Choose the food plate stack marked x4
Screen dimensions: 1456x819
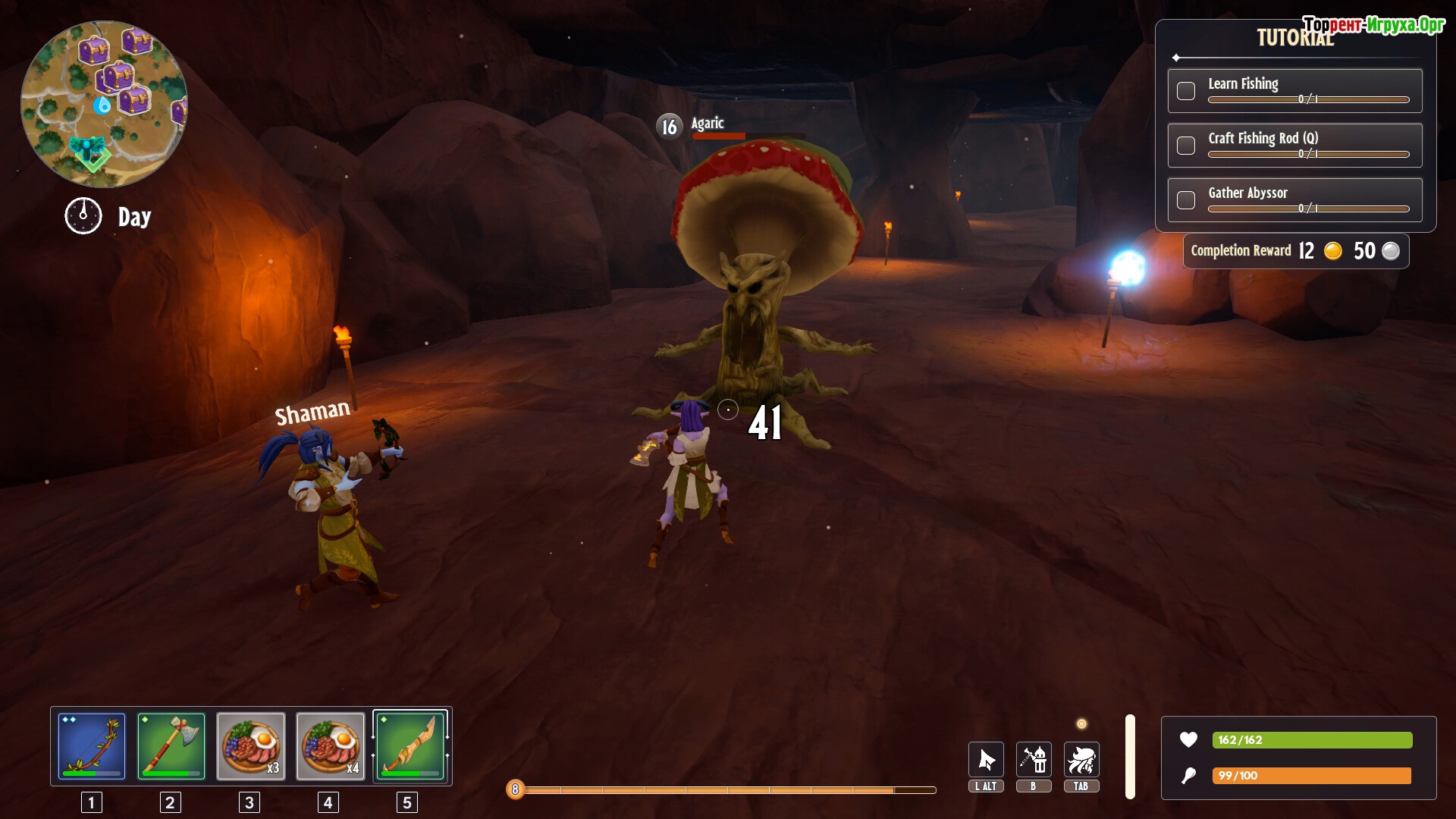[331, 746]
